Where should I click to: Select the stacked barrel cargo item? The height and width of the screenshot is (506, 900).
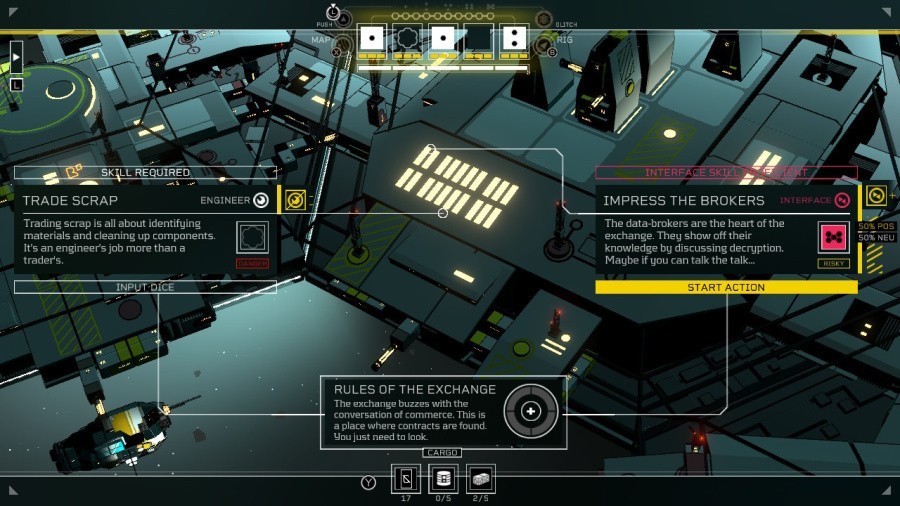(443, 479)
